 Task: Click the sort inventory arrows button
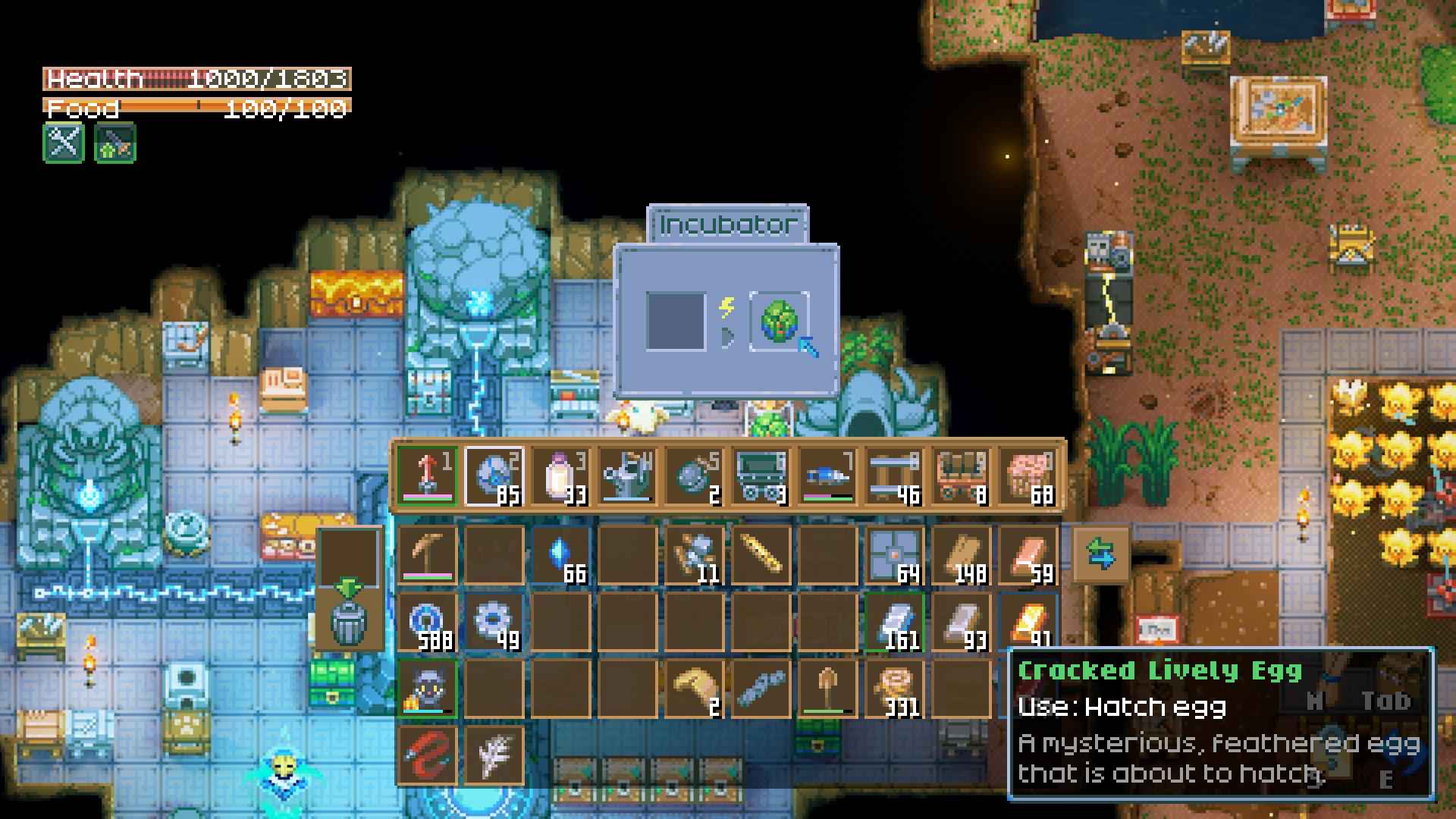[x=1101, y=555]
